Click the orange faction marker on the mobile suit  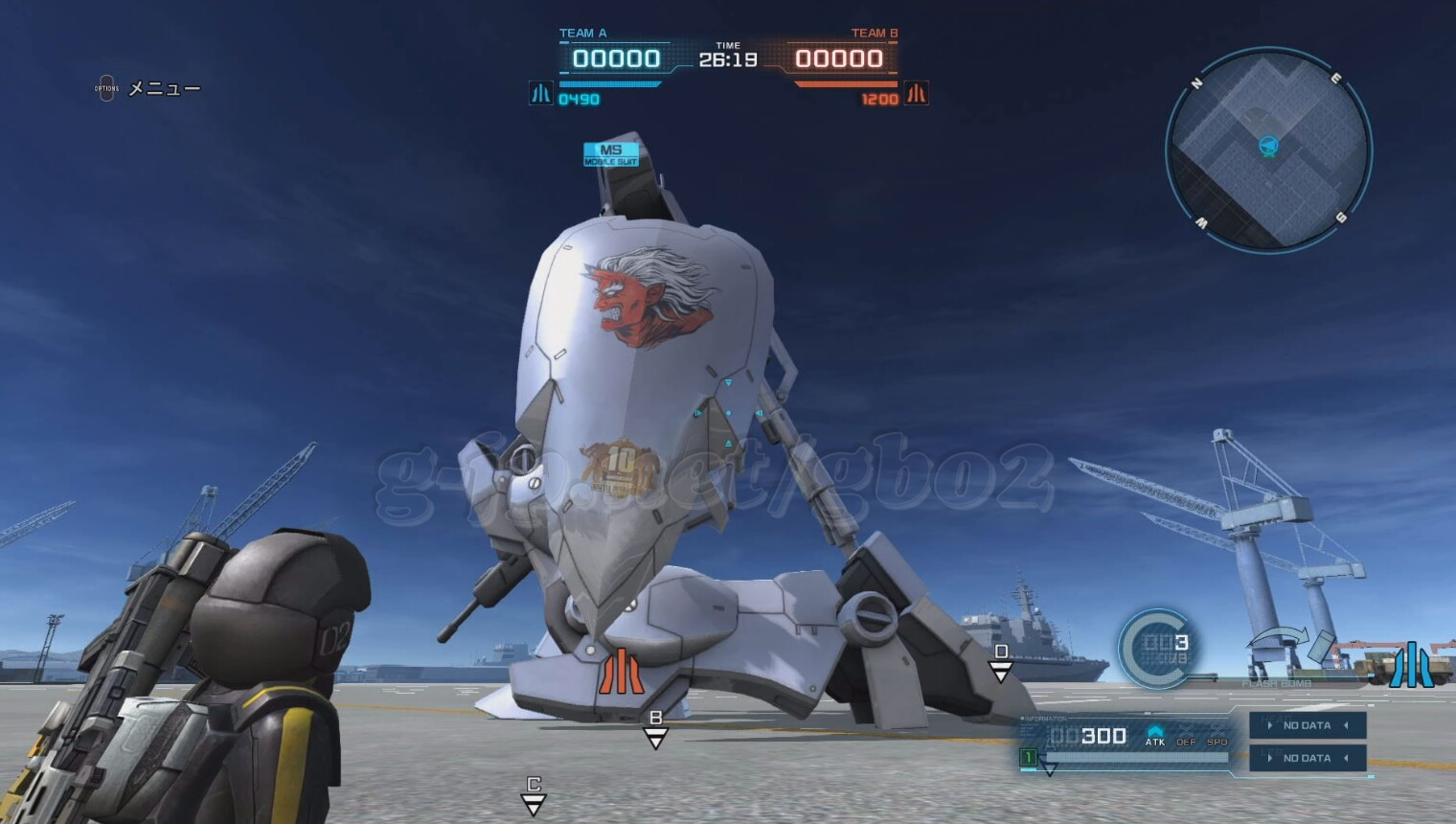point(621,670)
